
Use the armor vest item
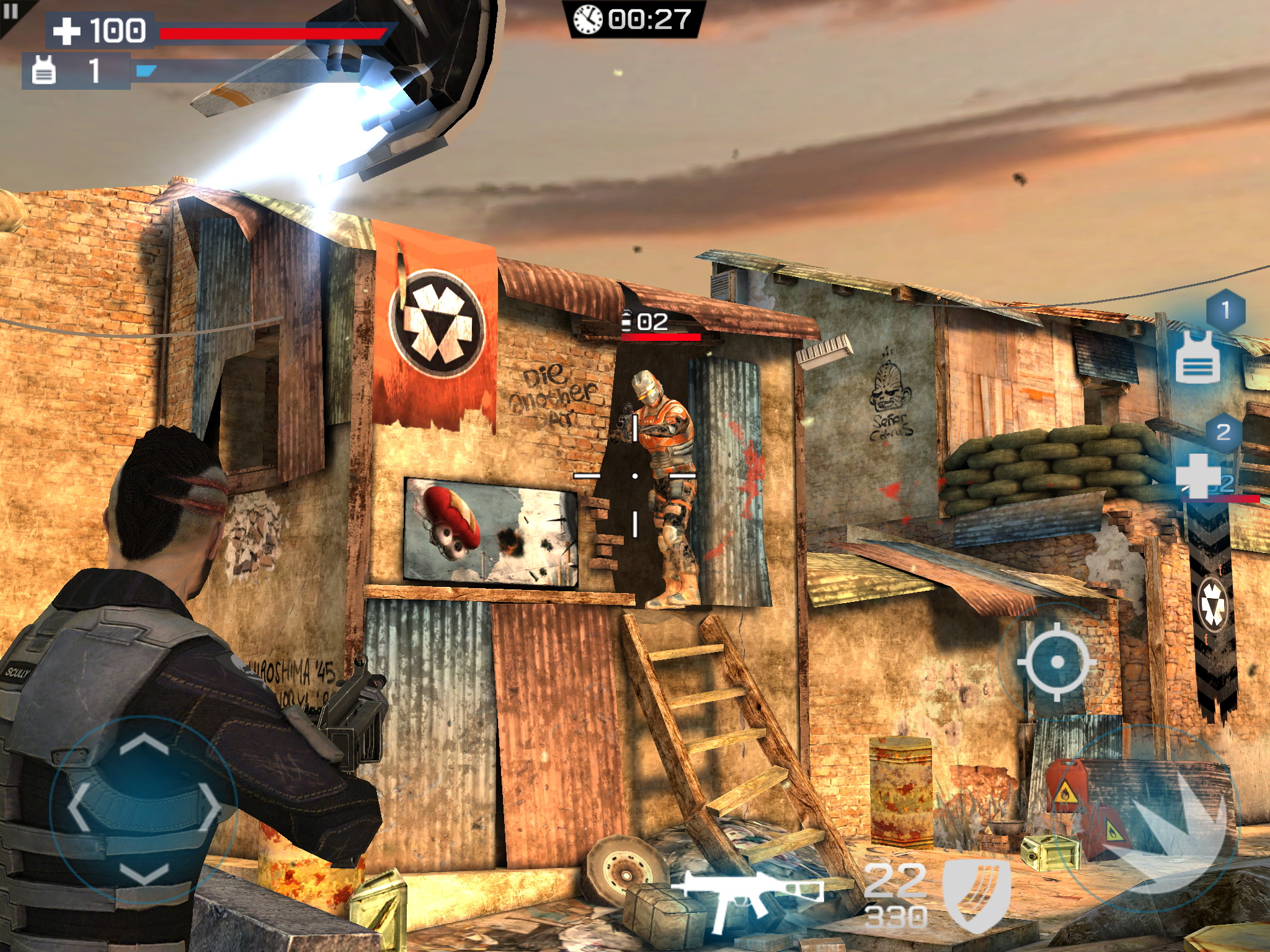point(1197,356)
